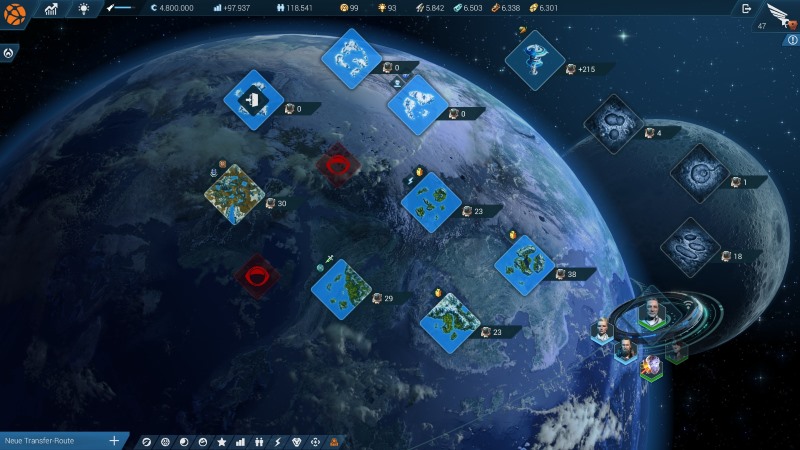
Task: Select the blonde woman's portrait
Action: [x=602, y=330]
